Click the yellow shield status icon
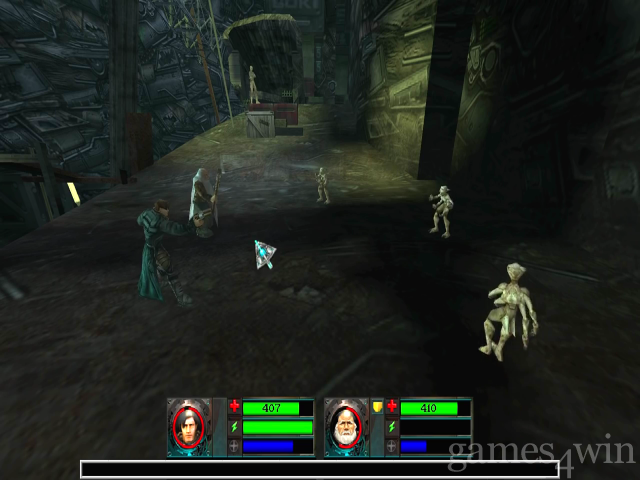 [x=377, y=408]
